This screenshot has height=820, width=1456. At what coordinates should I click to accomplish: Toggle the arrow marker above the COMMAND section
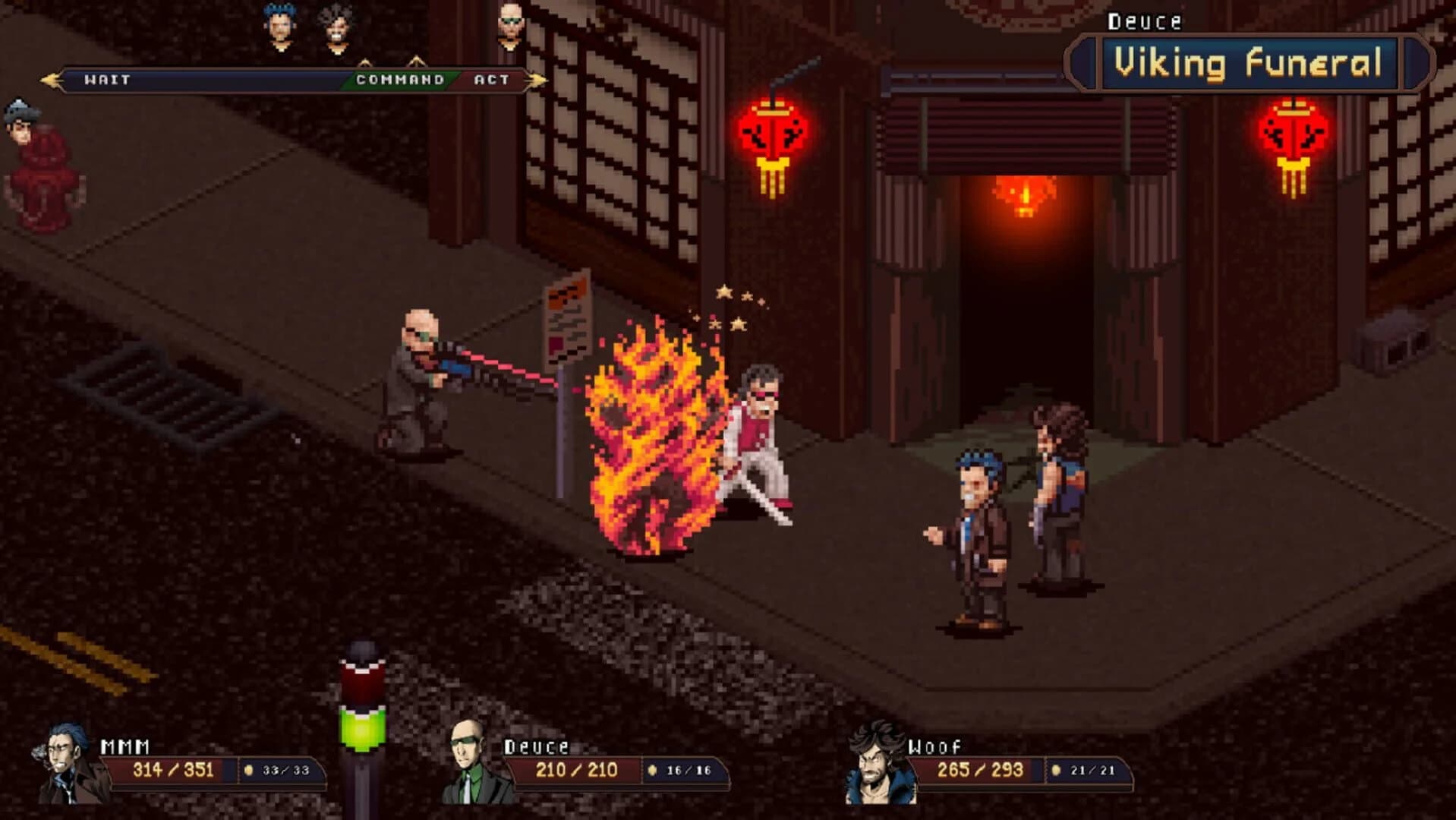[x=365, y=64]
